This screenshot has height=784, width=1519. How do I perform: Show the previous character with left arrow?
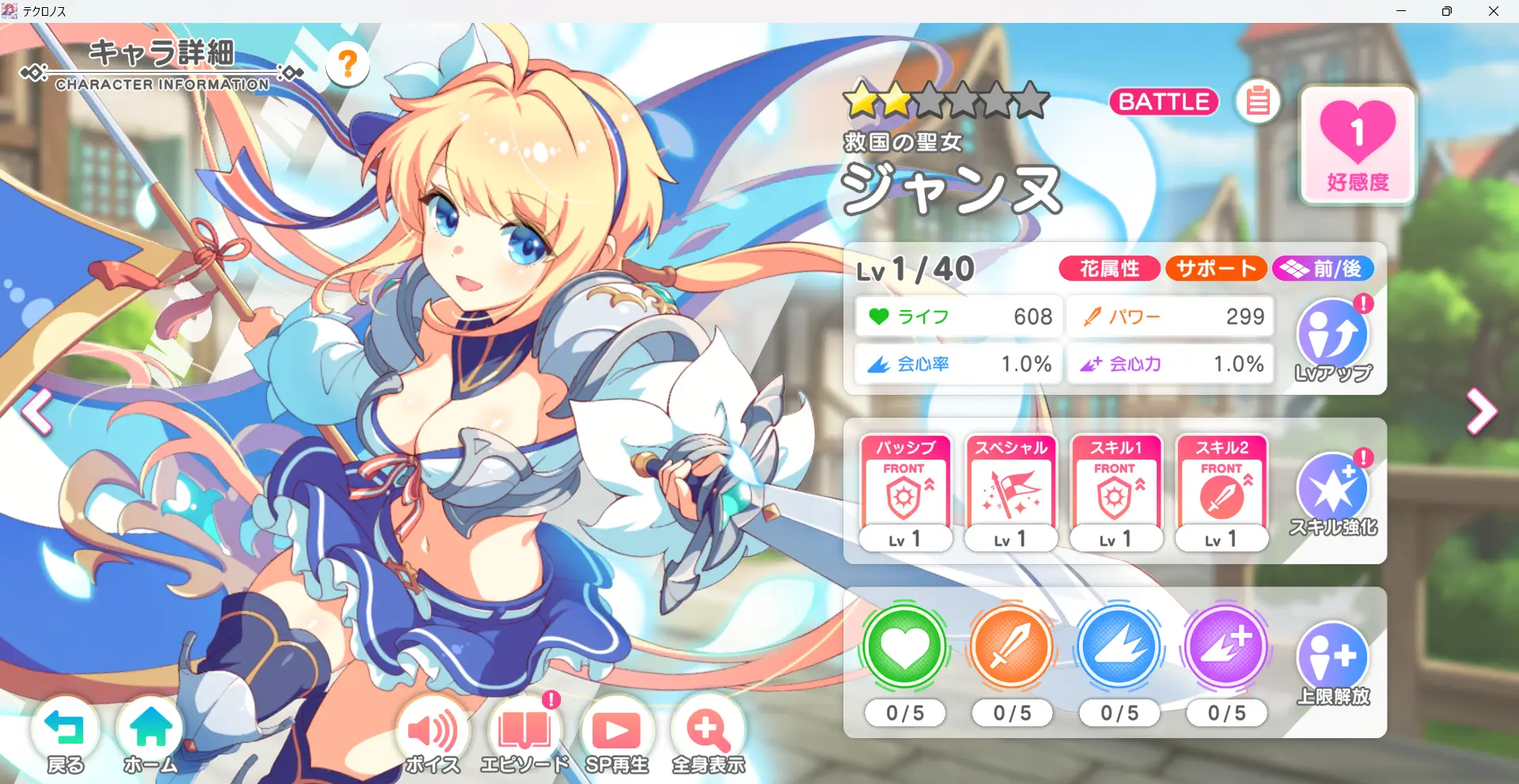[x=36, y=411]
